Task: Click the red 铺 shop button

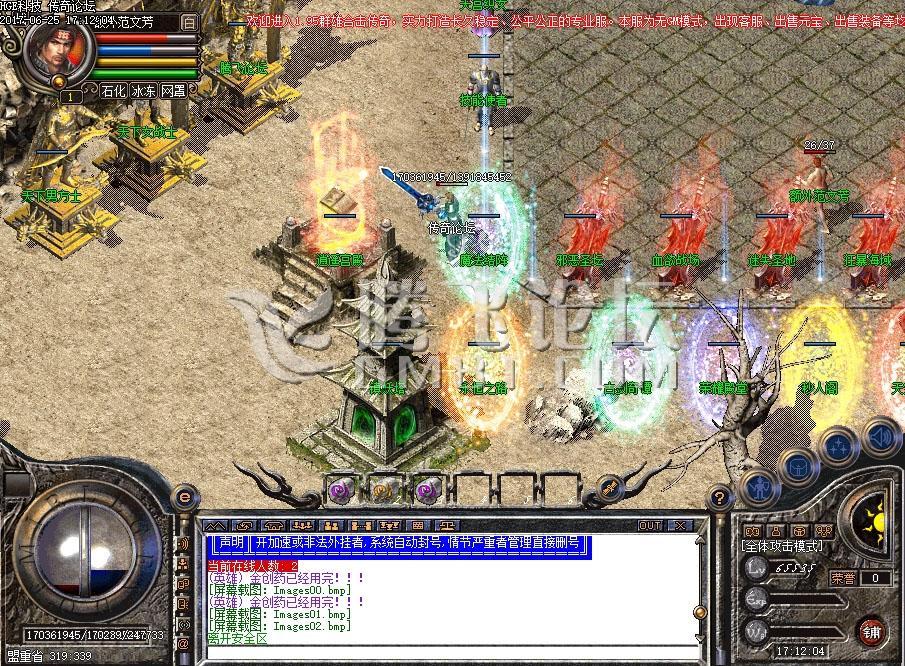Action: (871, 632)
